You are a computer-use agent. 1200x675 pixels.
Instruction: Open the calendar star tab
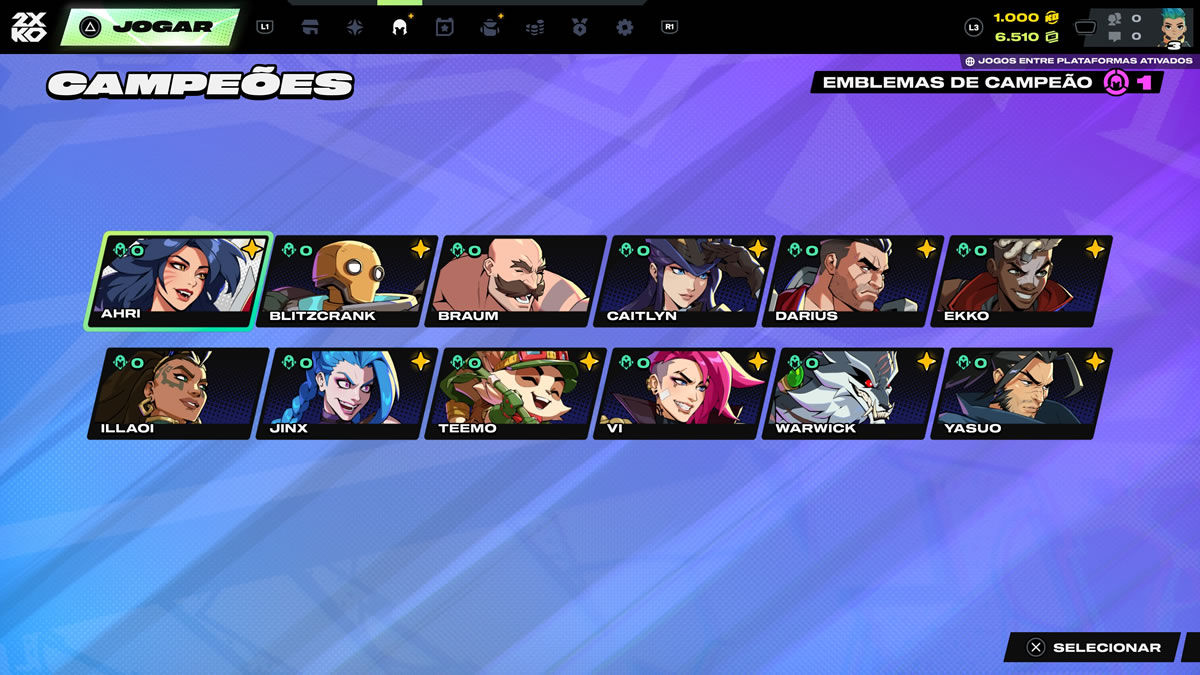click(x=445, y=28)
